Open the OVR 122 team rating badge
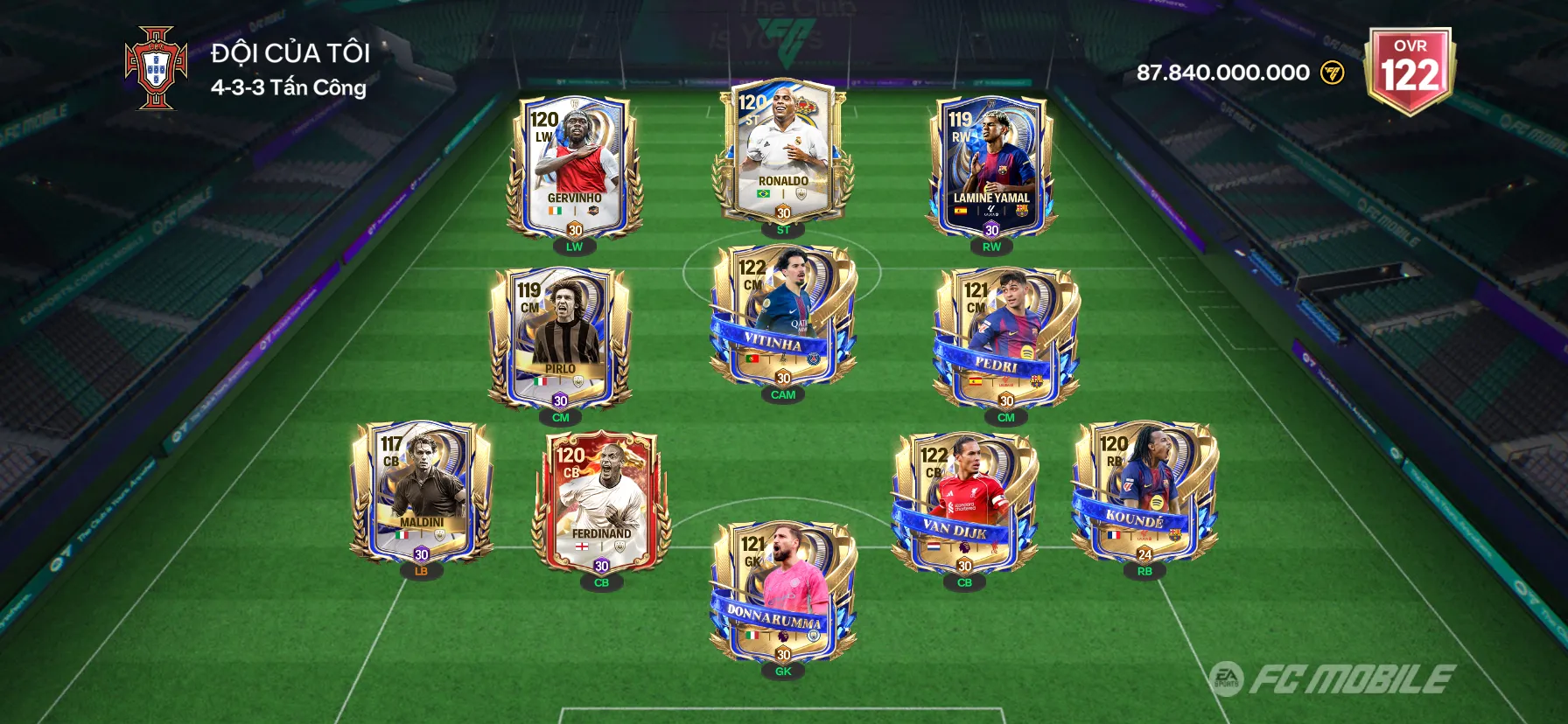The width and height of the screenshot is (1568, 724). pyautogui.click(x=1410, y=69)
